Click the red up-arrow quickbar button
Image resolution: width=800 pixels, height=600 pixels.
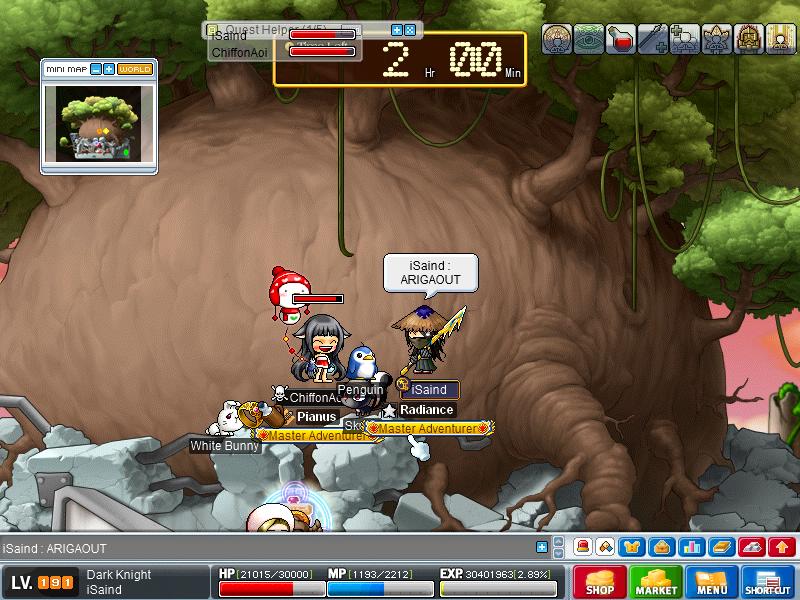pos(783,547)
